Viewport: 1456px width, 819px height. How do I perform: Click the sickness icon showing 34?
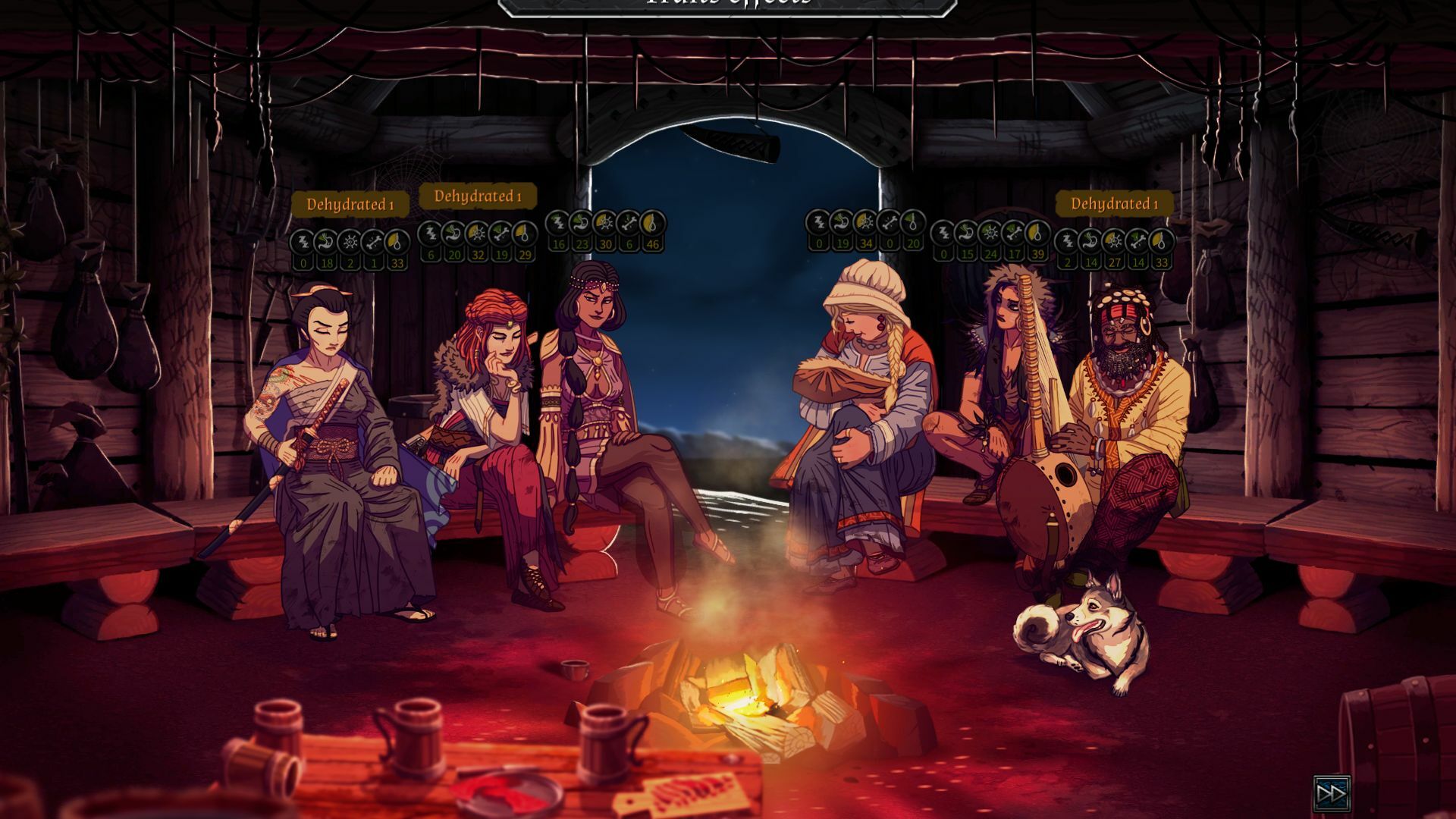point(866,223)
